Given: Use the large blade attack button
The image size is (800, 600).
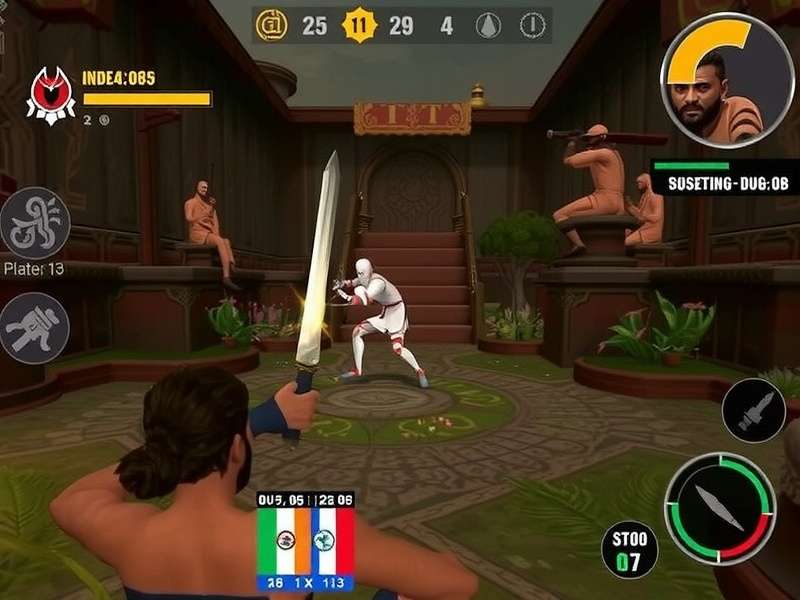Looking at the screenshot, I should (720, 508).
